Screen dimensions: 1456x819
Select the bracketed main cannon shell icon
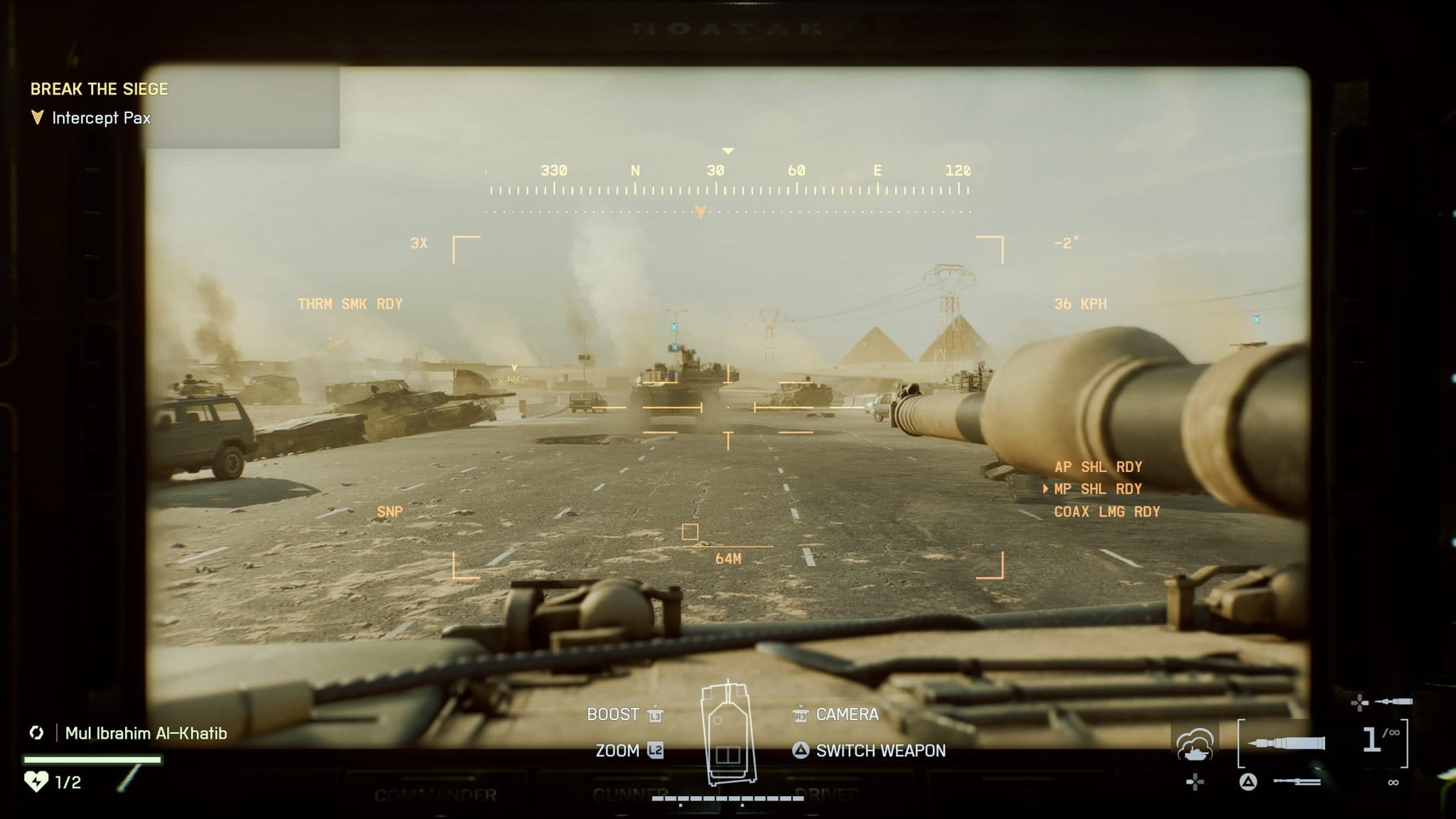[1286, 743]
